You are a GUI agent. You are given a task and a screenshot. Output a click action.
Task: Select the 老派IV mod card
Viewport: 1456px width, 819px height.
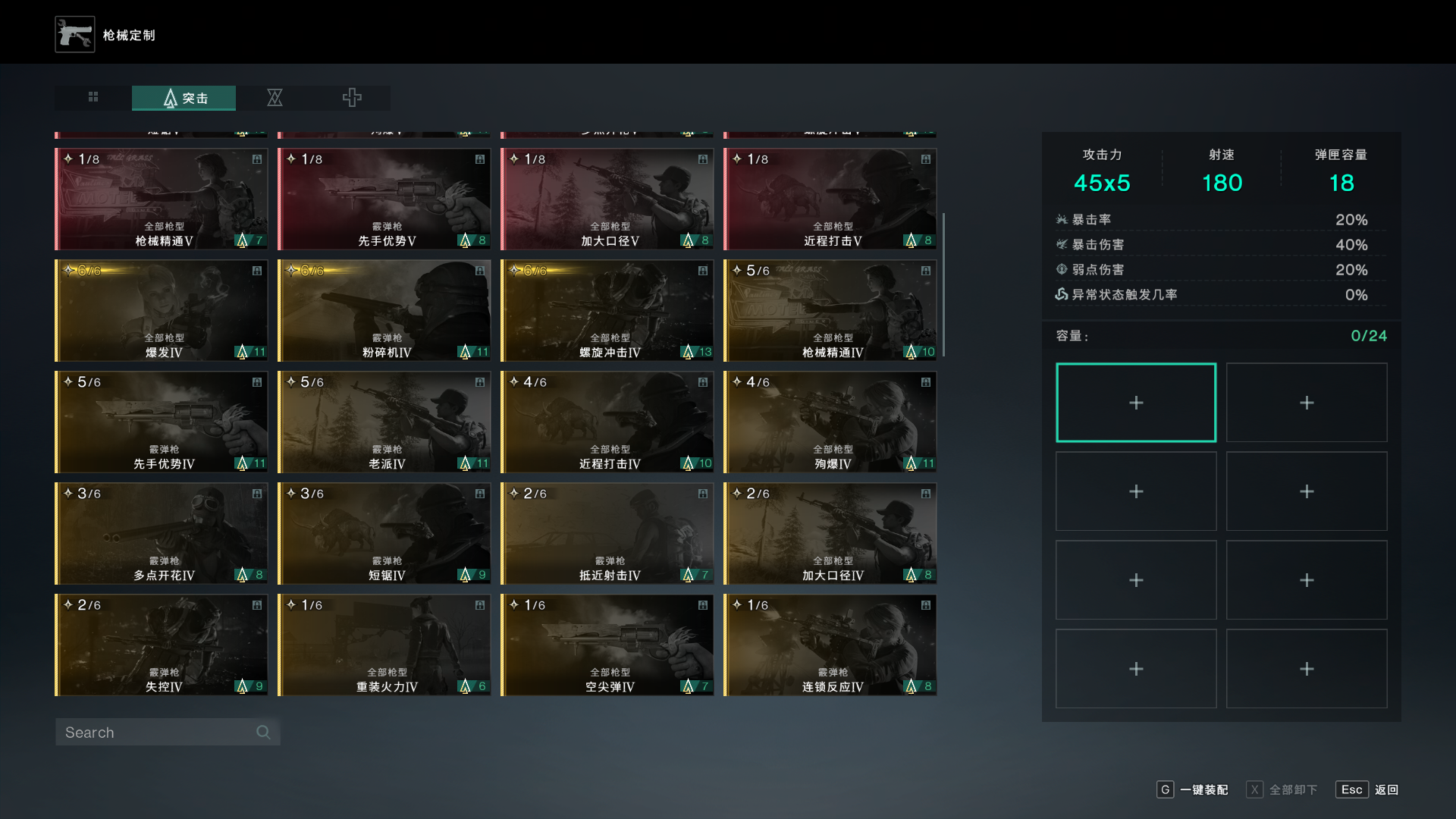[x=384, y=422]
